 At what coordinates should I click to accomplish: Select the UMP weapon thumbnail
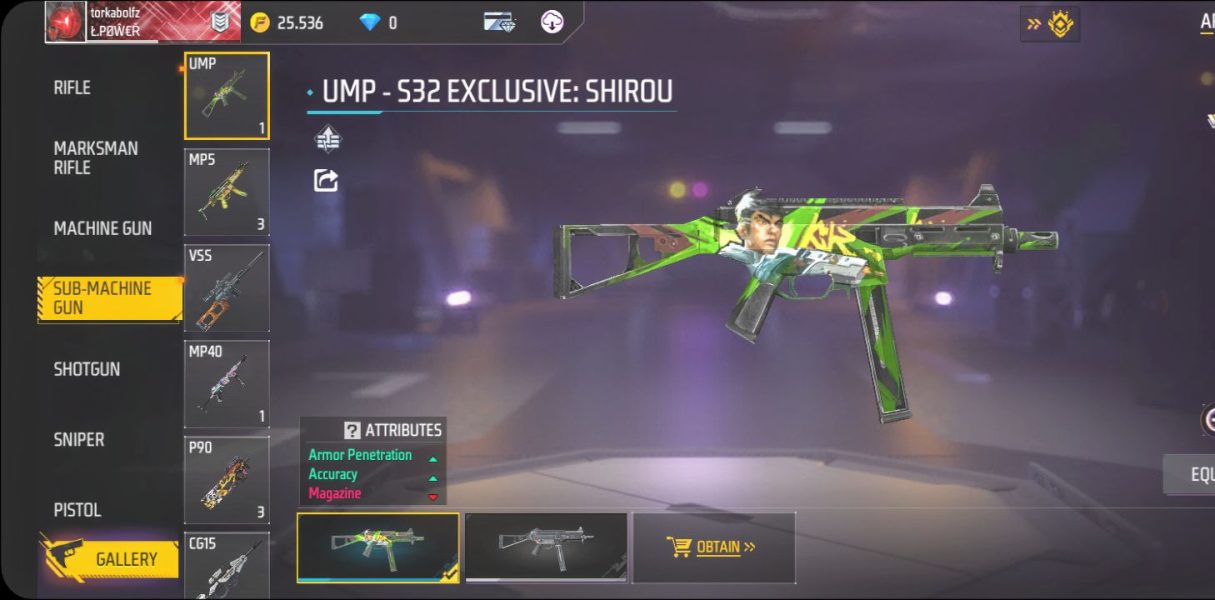pyautogui.click(x=227, y=96)
